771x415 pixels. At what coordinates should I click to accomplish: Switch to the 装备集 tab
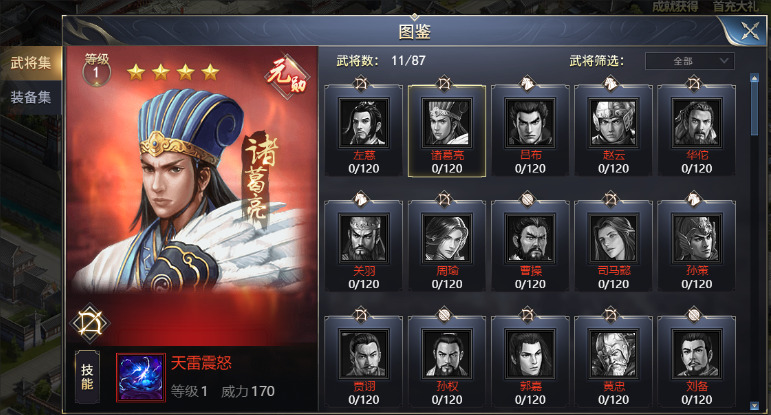coord(30,97)
